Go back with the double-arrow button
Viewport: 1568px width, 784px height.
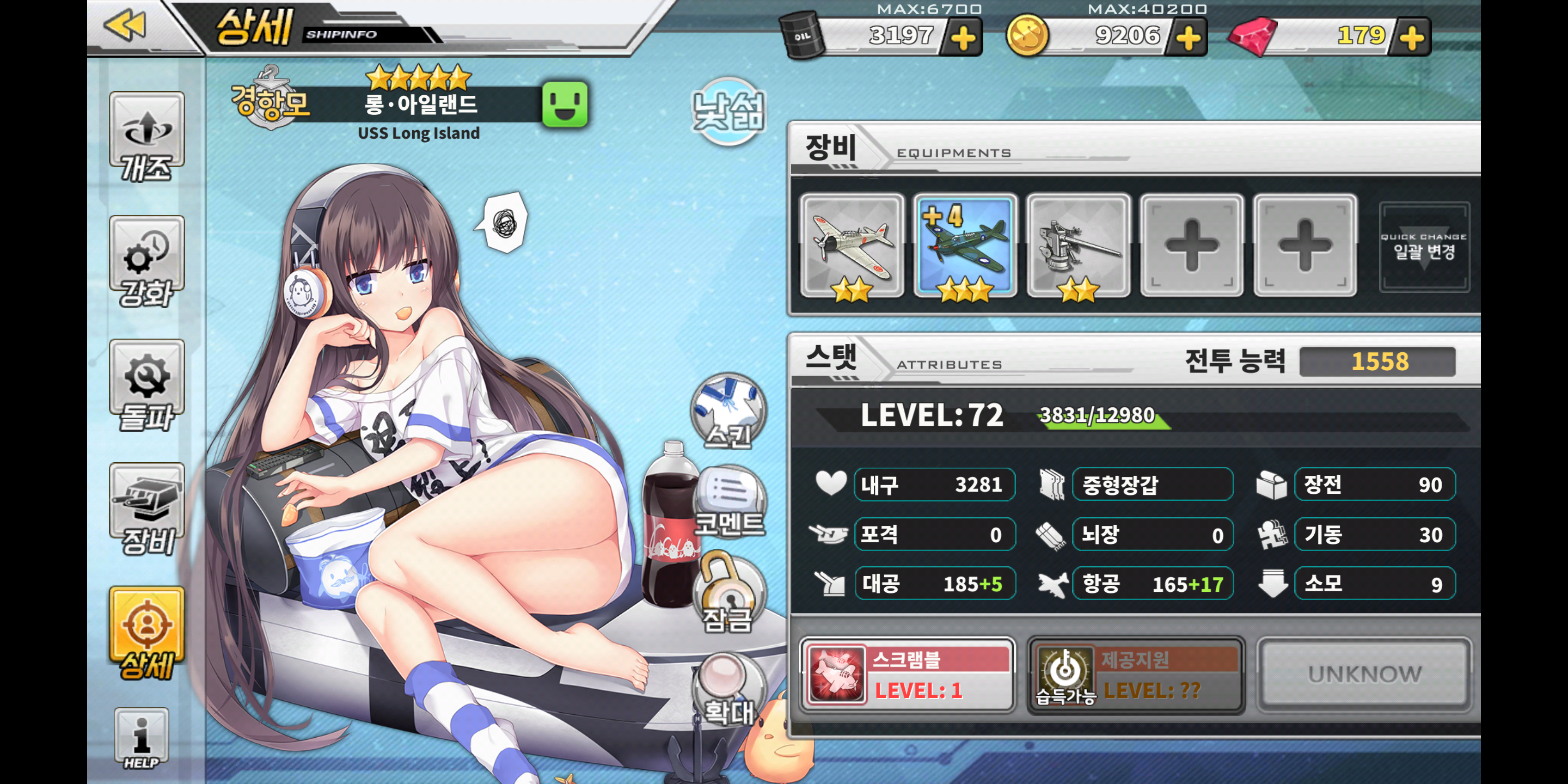[125, 26]
